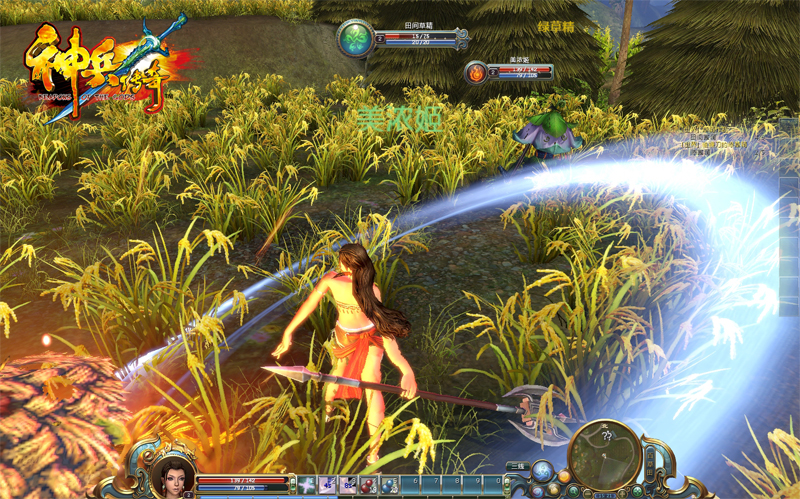Click the green round button under minimap
This screenshot has width=800, height=499.
coord(638,491)
